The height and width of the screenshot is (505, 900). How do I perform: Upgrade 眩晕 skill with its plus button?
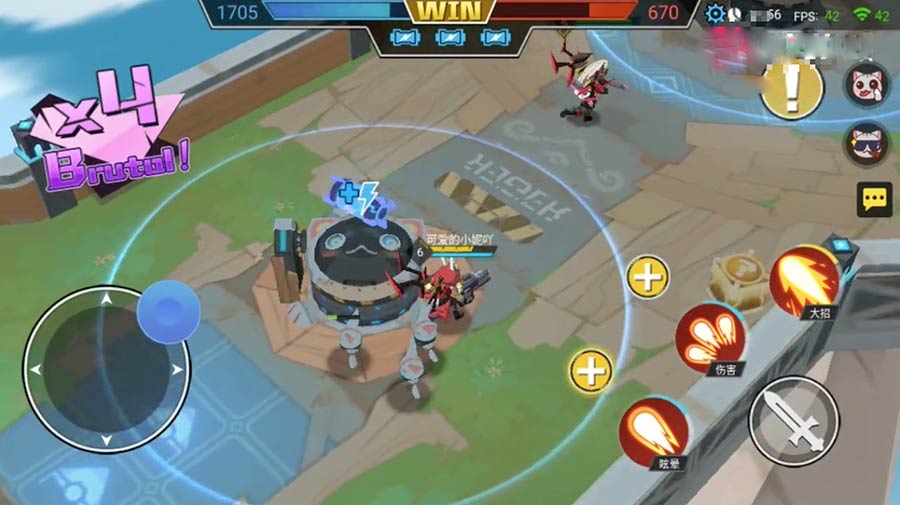click(x=591, y=371)
